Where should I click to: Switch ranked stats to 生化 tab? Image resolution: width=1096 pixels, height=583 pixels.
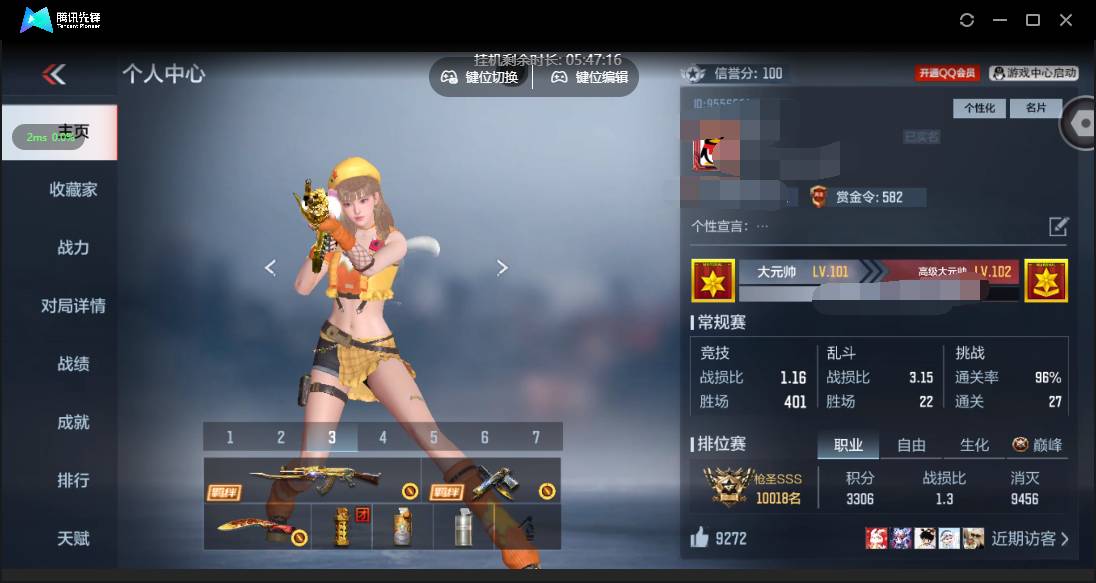click(x=974, y=445)
